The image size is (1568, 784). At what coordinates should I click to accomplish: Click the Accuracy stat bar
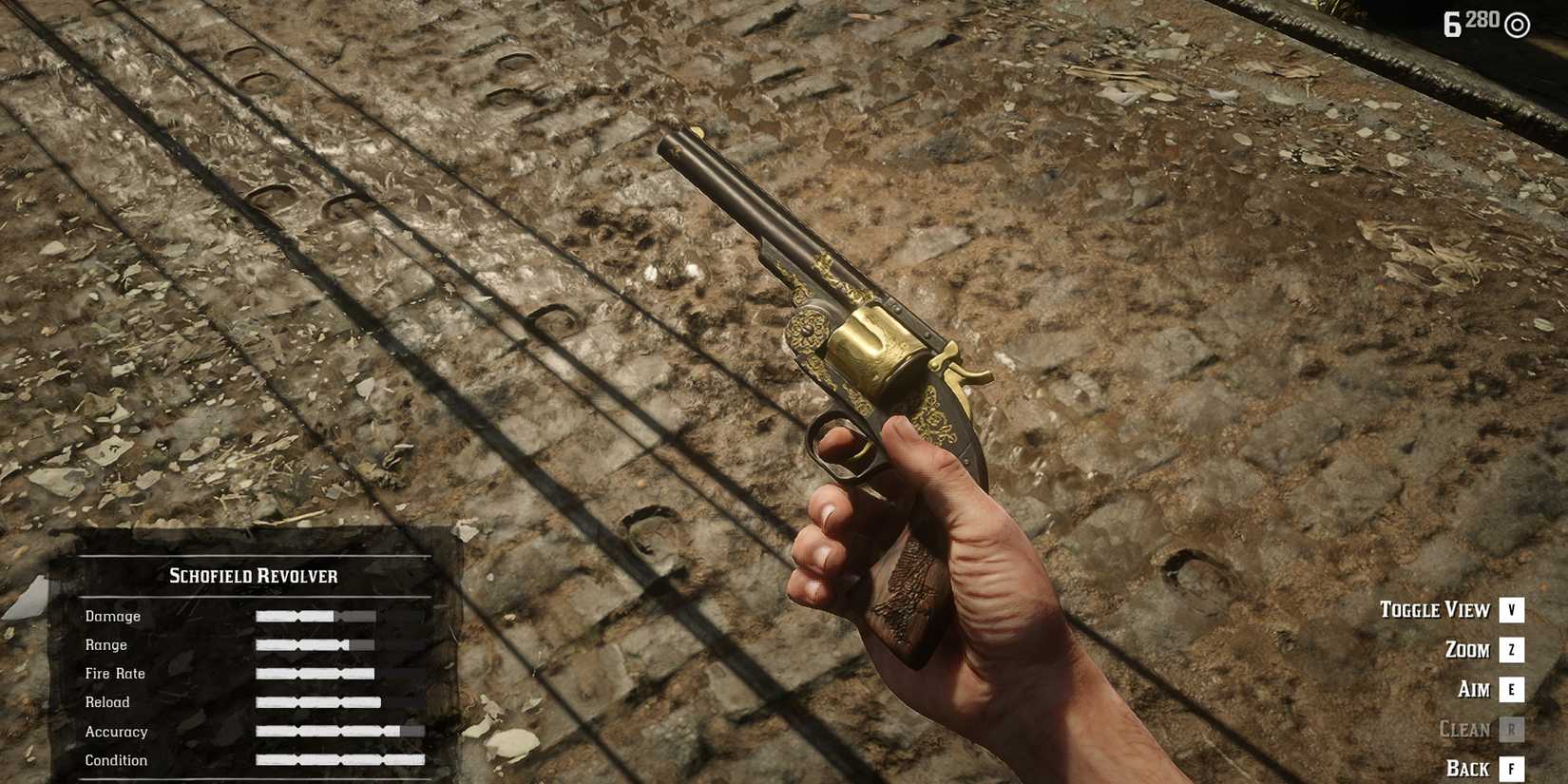328,732
